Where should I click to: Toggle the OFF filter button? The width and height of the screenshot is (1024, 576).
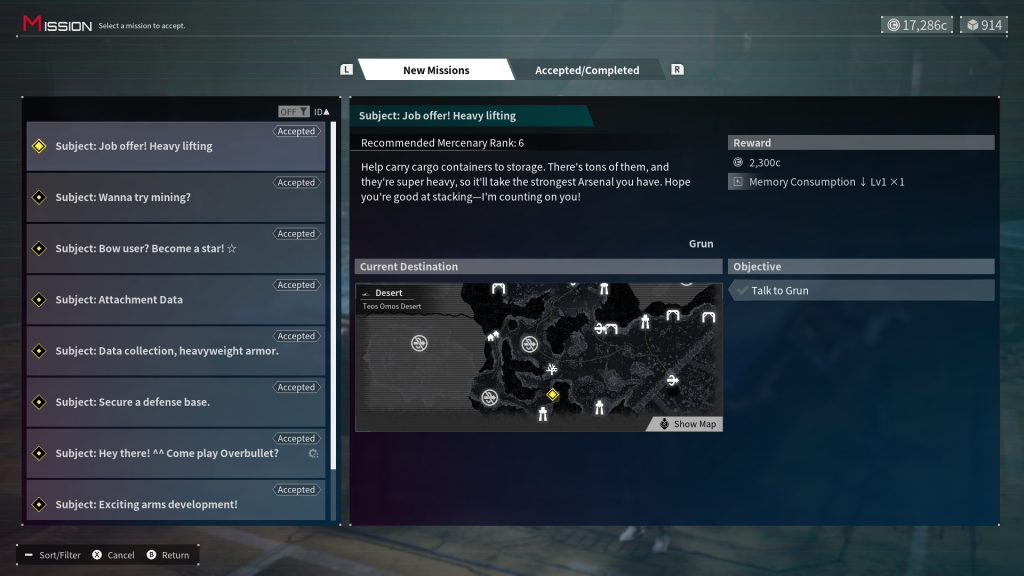(293, 112)
